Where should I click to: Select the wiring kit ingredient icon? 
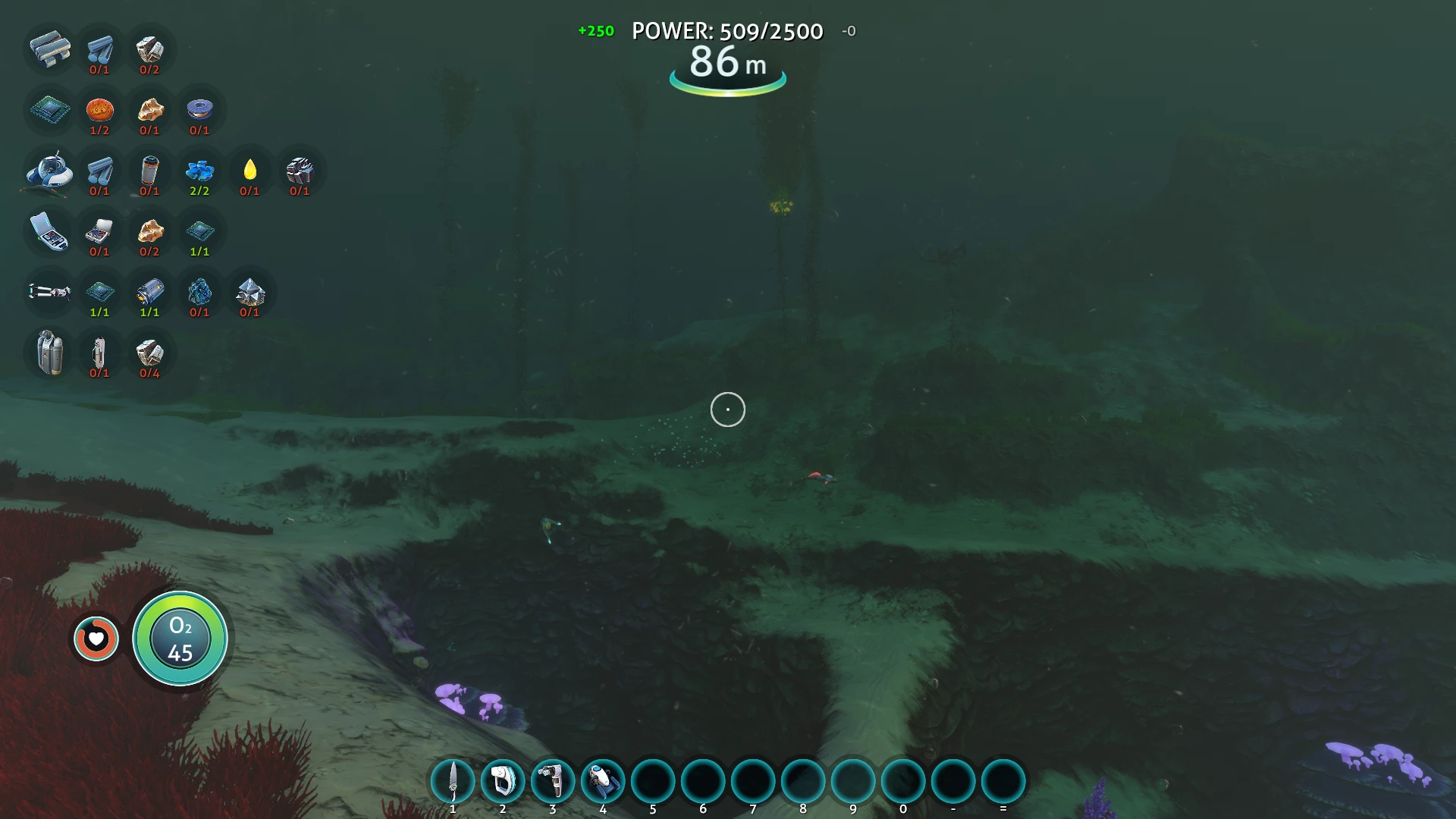point(99,231)
